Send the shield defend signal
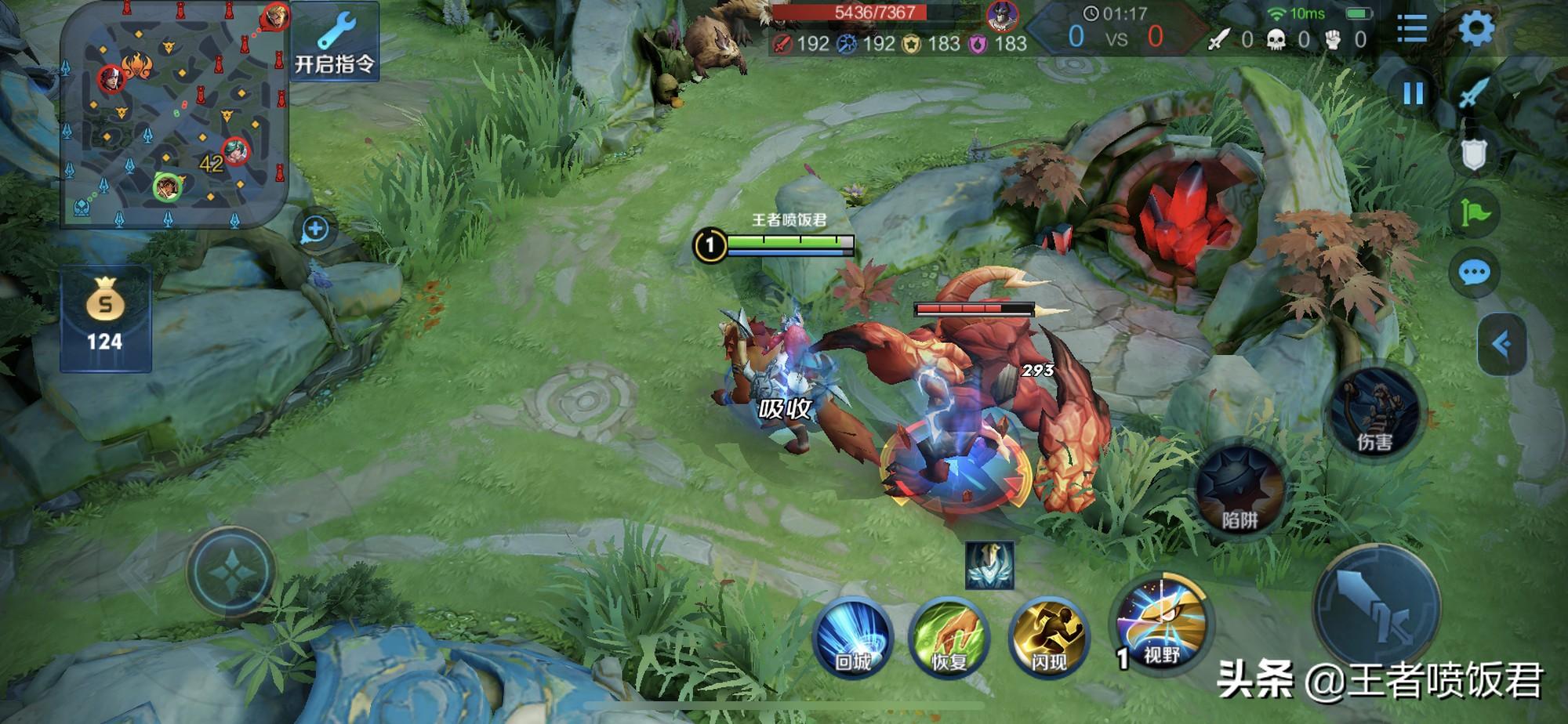 [1474, 154]
